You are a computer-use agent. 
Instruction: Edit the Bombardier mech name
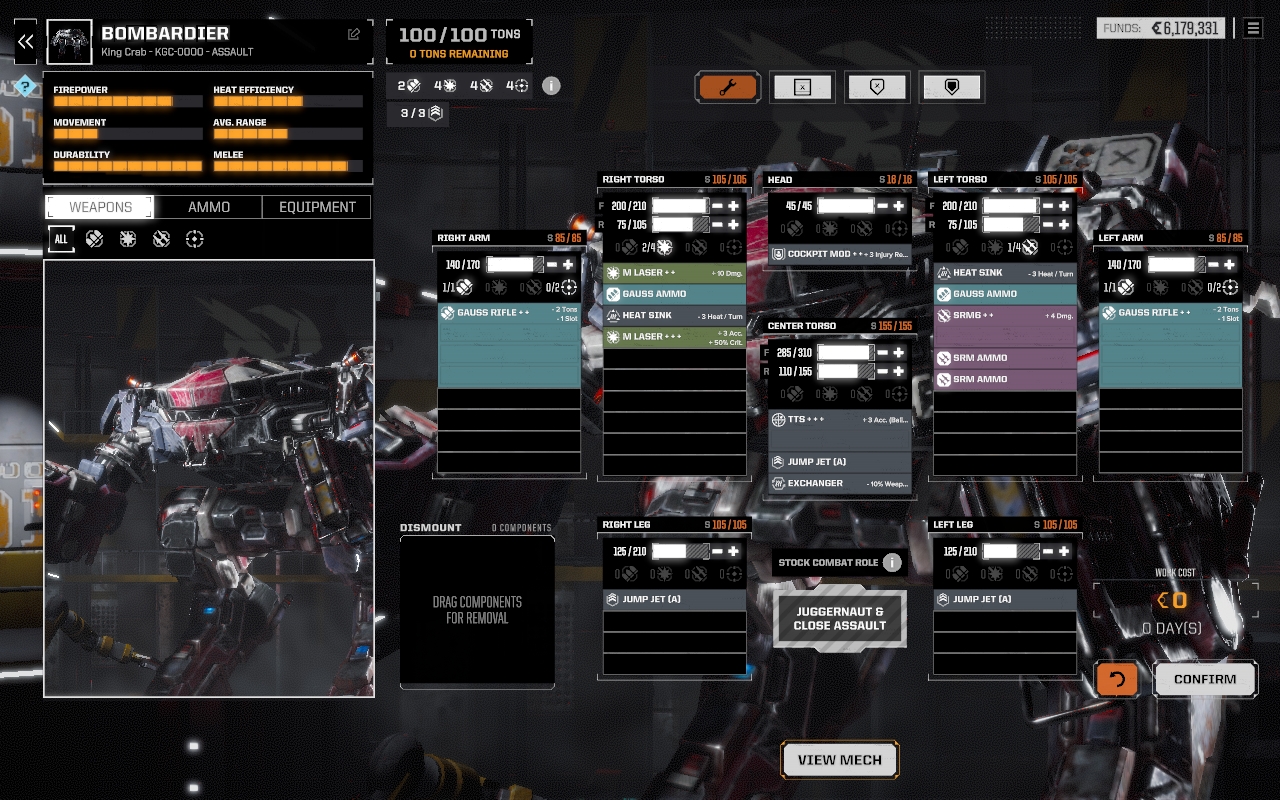coord(354,34)
